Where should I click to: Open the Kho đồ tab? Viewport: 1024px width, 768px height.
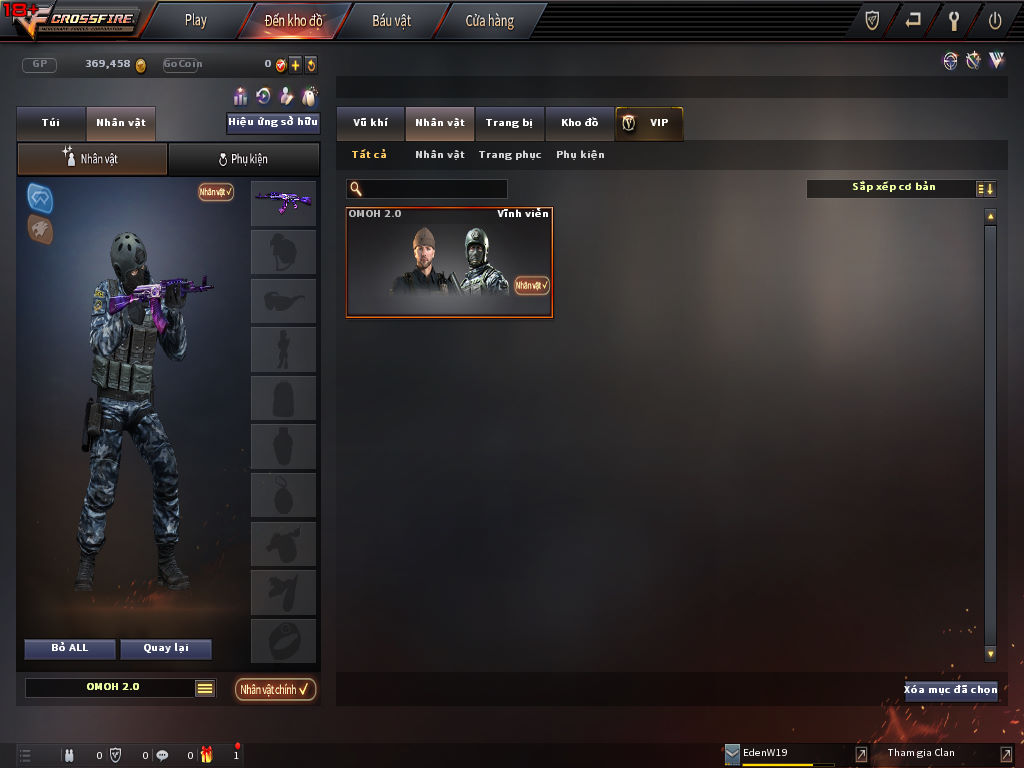(x=579, y=123)
